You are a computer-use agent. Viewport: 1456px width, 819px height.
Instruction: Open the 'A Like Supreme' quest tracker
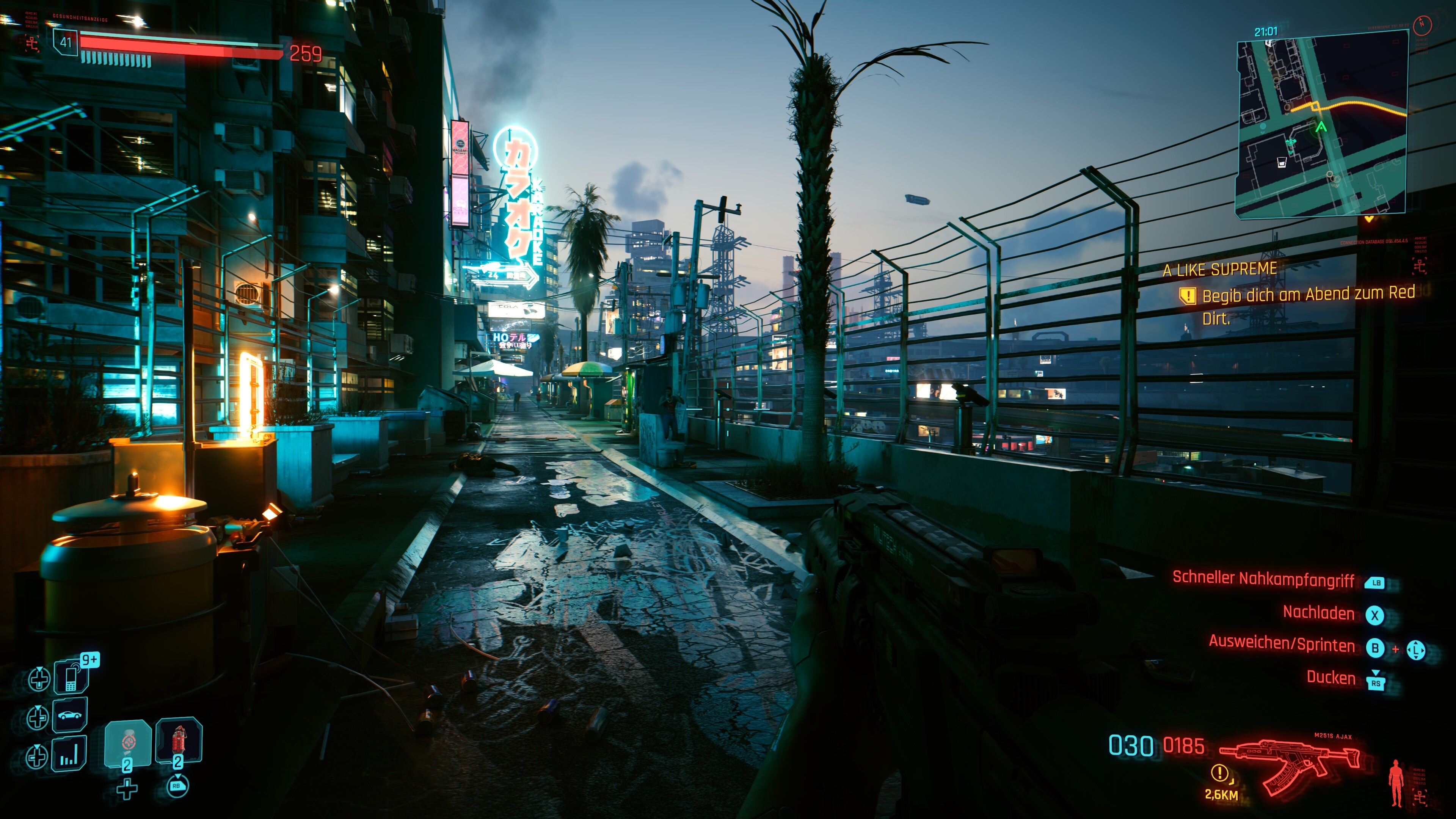pyautogui.click(x=1220, y=270)
